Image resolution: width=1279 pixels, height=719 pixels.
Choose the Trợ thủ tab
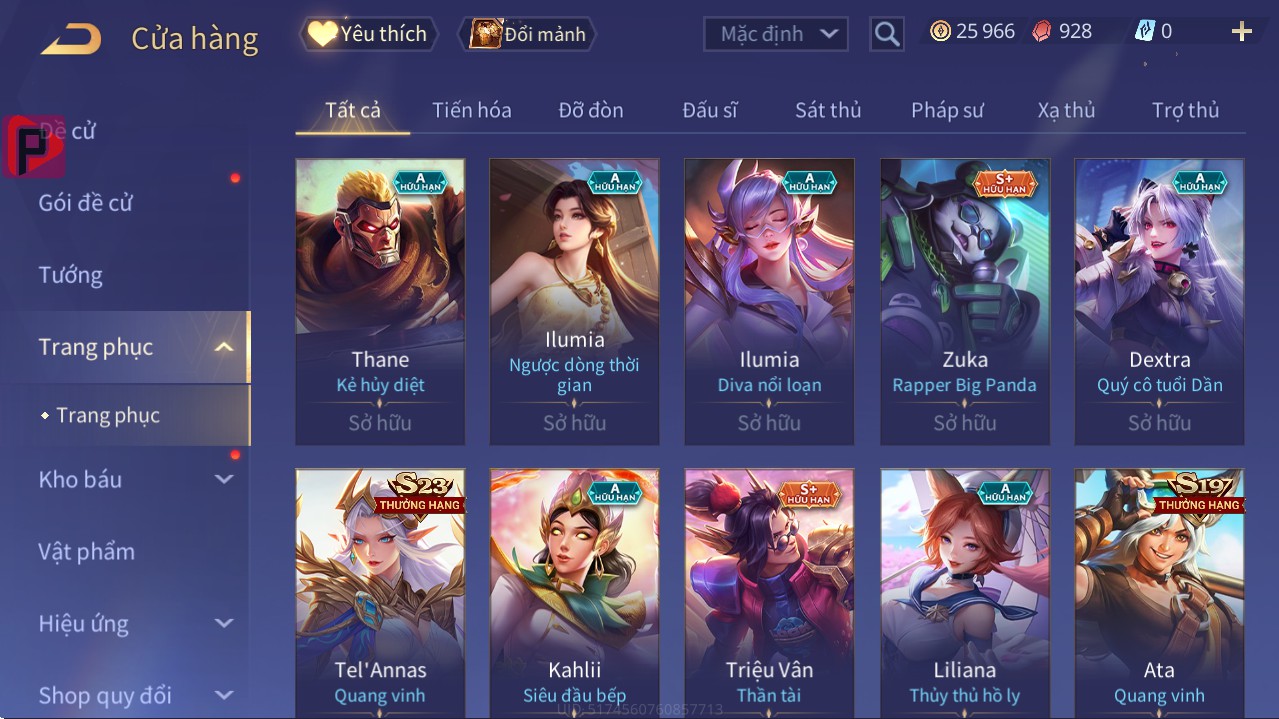(x=1185, y=110)
